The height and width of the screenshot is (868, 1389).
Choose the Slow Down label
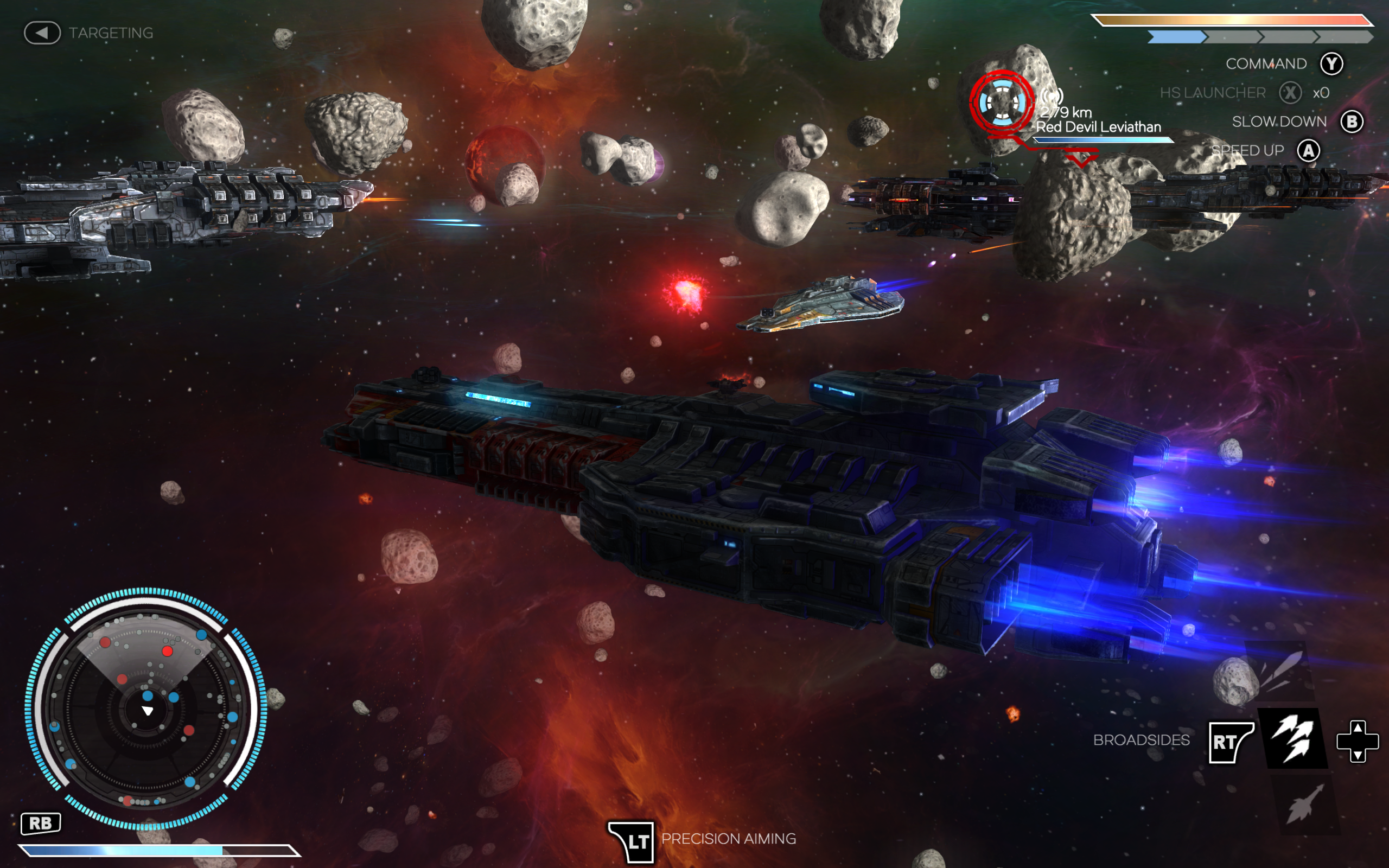coord(1279,122)
